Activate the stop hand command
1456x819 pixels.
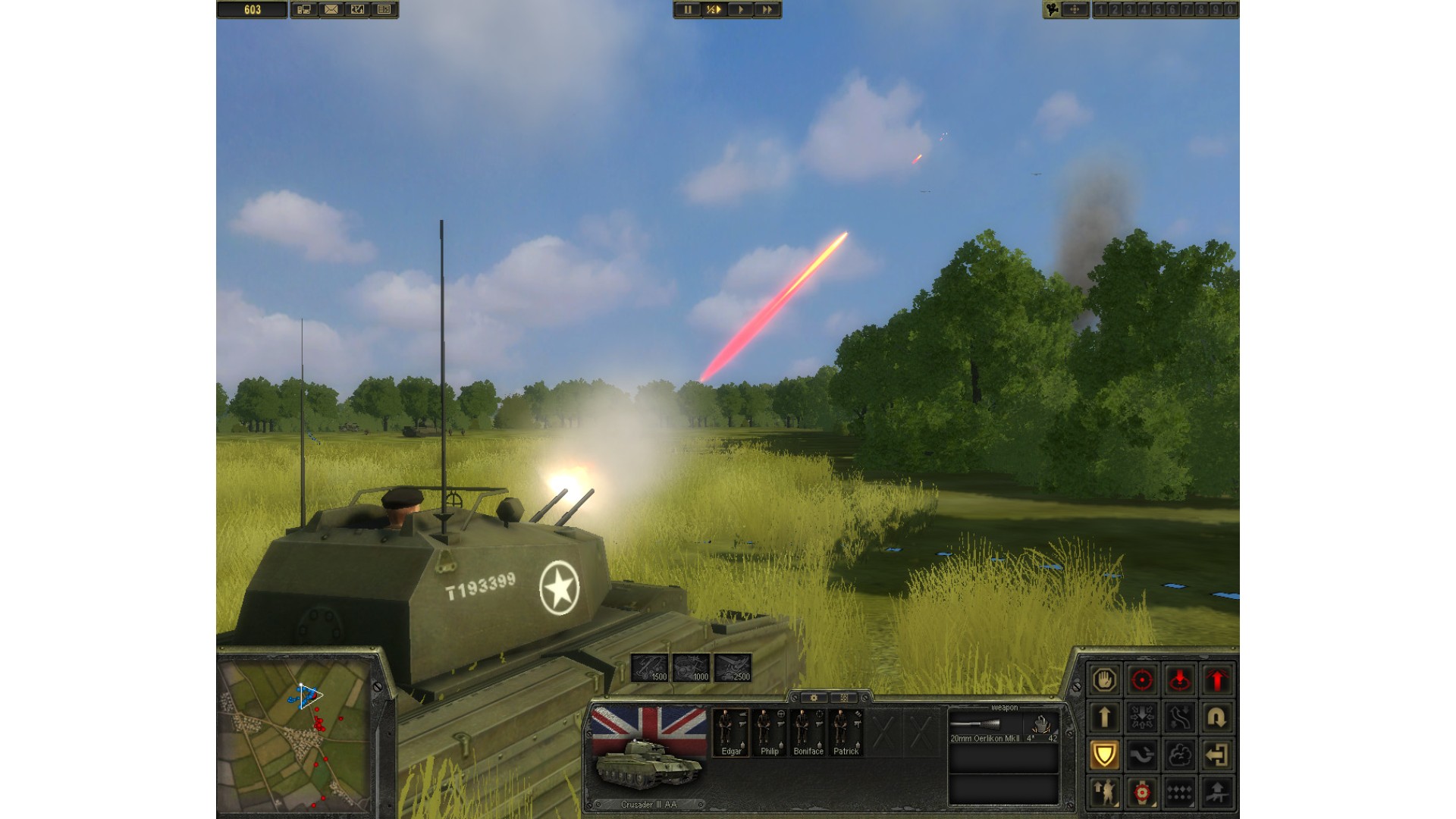pos(1104,679)
